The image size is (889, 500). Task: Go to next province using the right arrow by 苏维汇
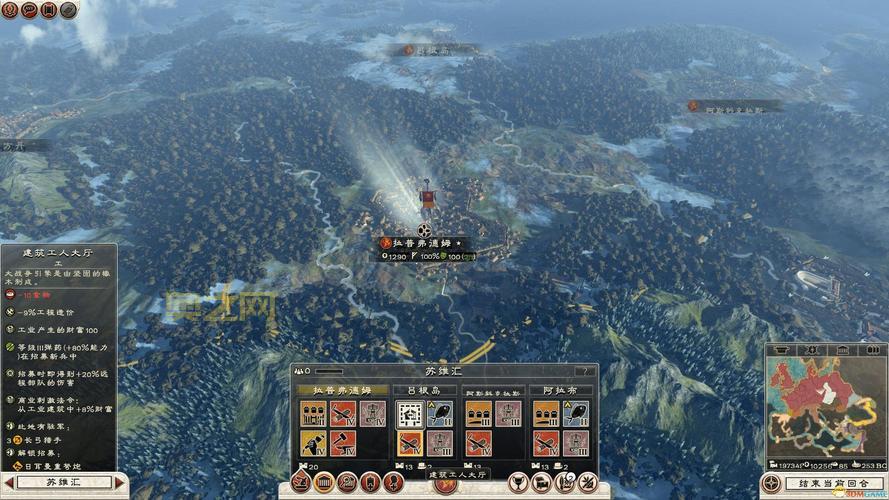click(x=121, y=482)
